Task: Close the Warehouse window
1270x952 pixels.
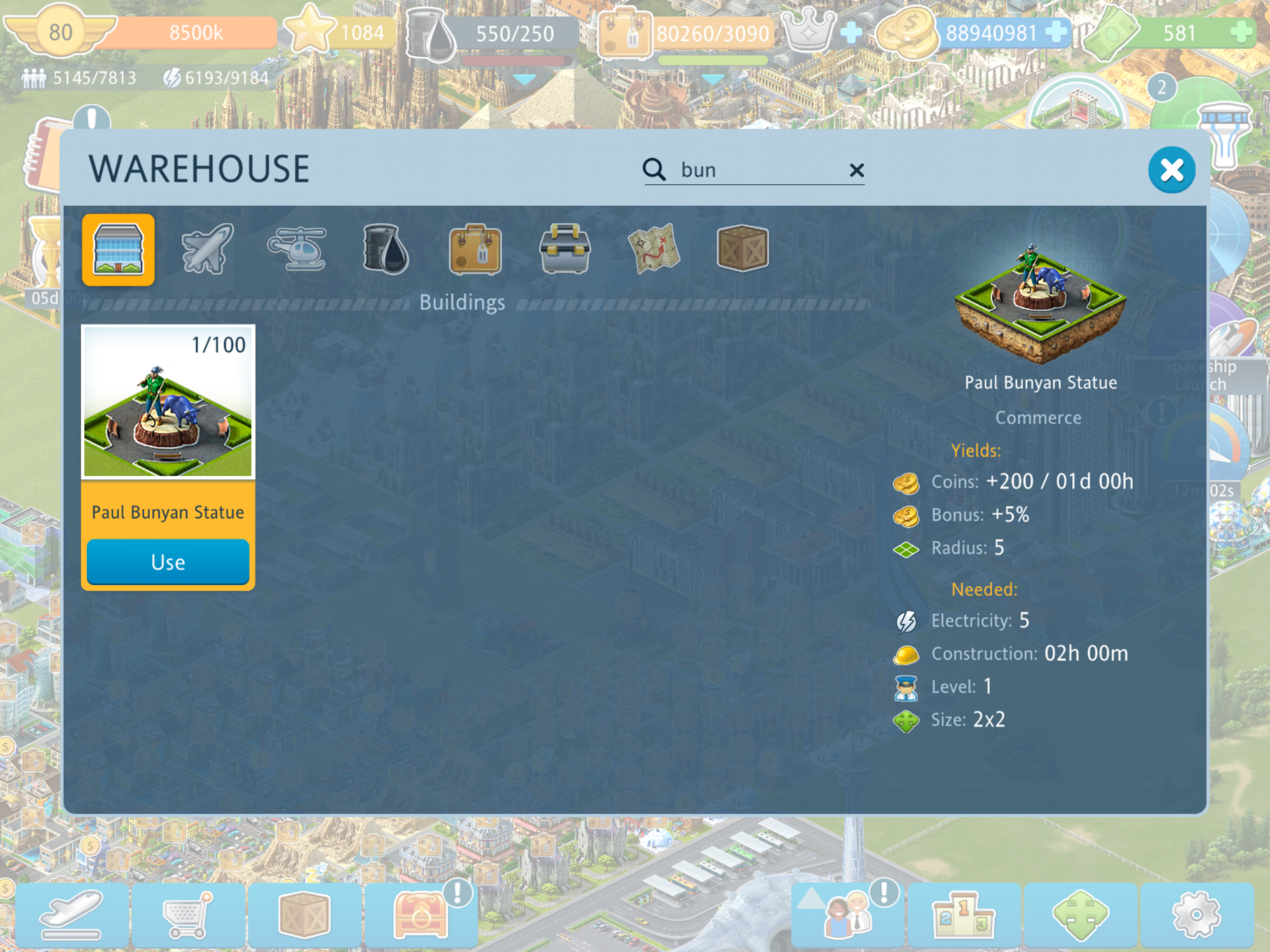Action: click(1171, 170)
